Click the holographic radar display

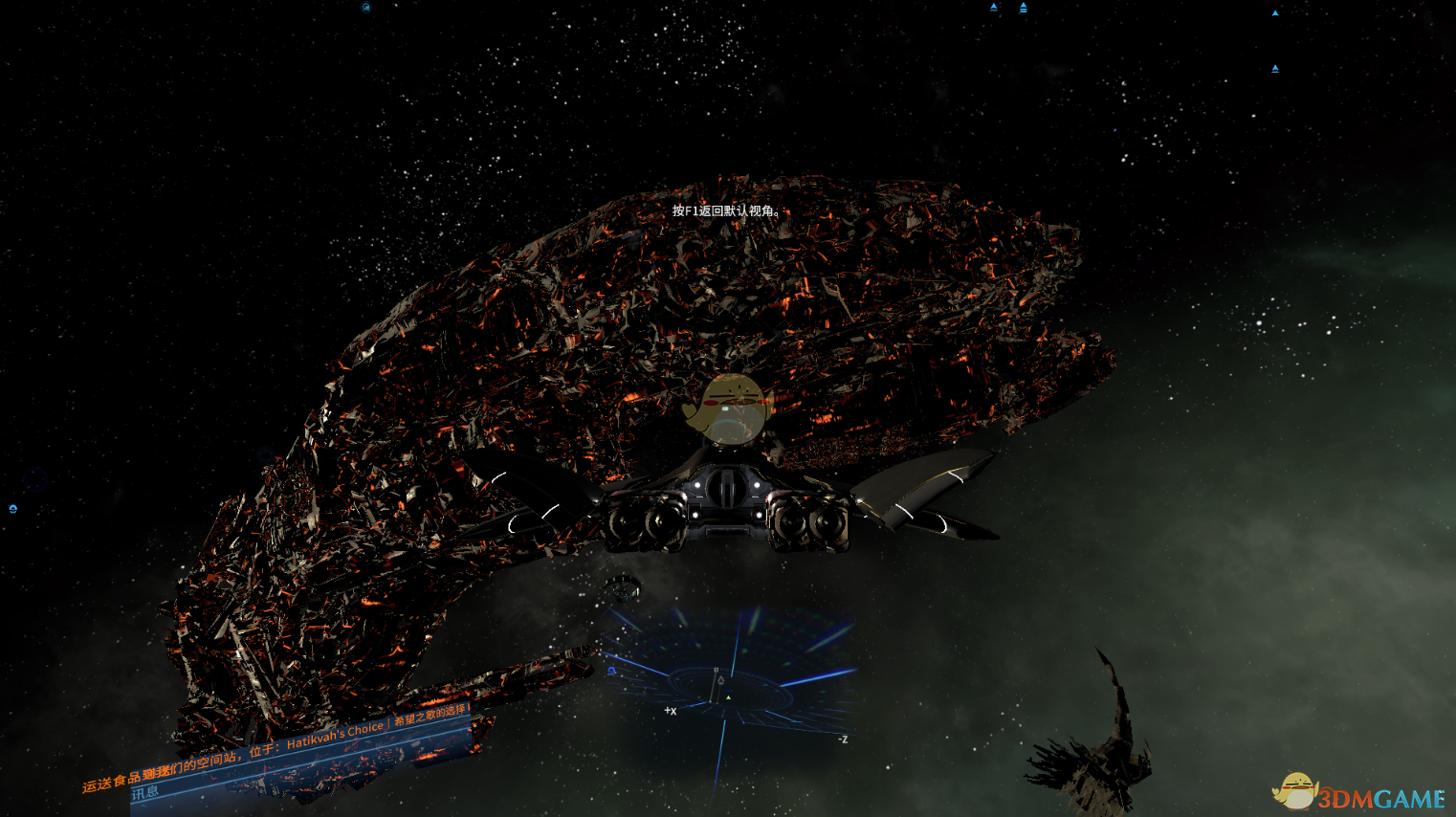click(x=727, y=674)
